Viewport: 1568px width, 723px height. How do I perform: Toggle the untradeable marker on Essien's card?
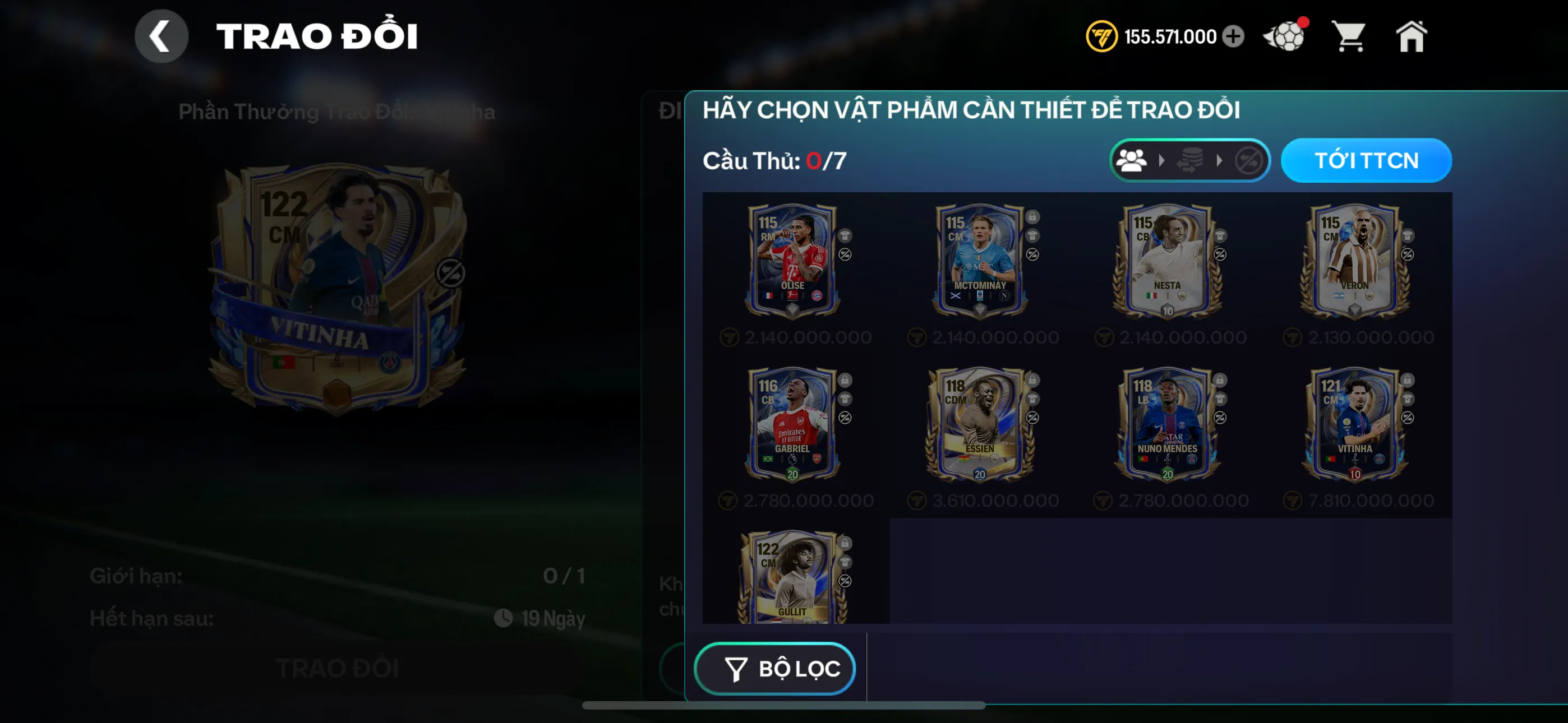tap(1032, 418)
